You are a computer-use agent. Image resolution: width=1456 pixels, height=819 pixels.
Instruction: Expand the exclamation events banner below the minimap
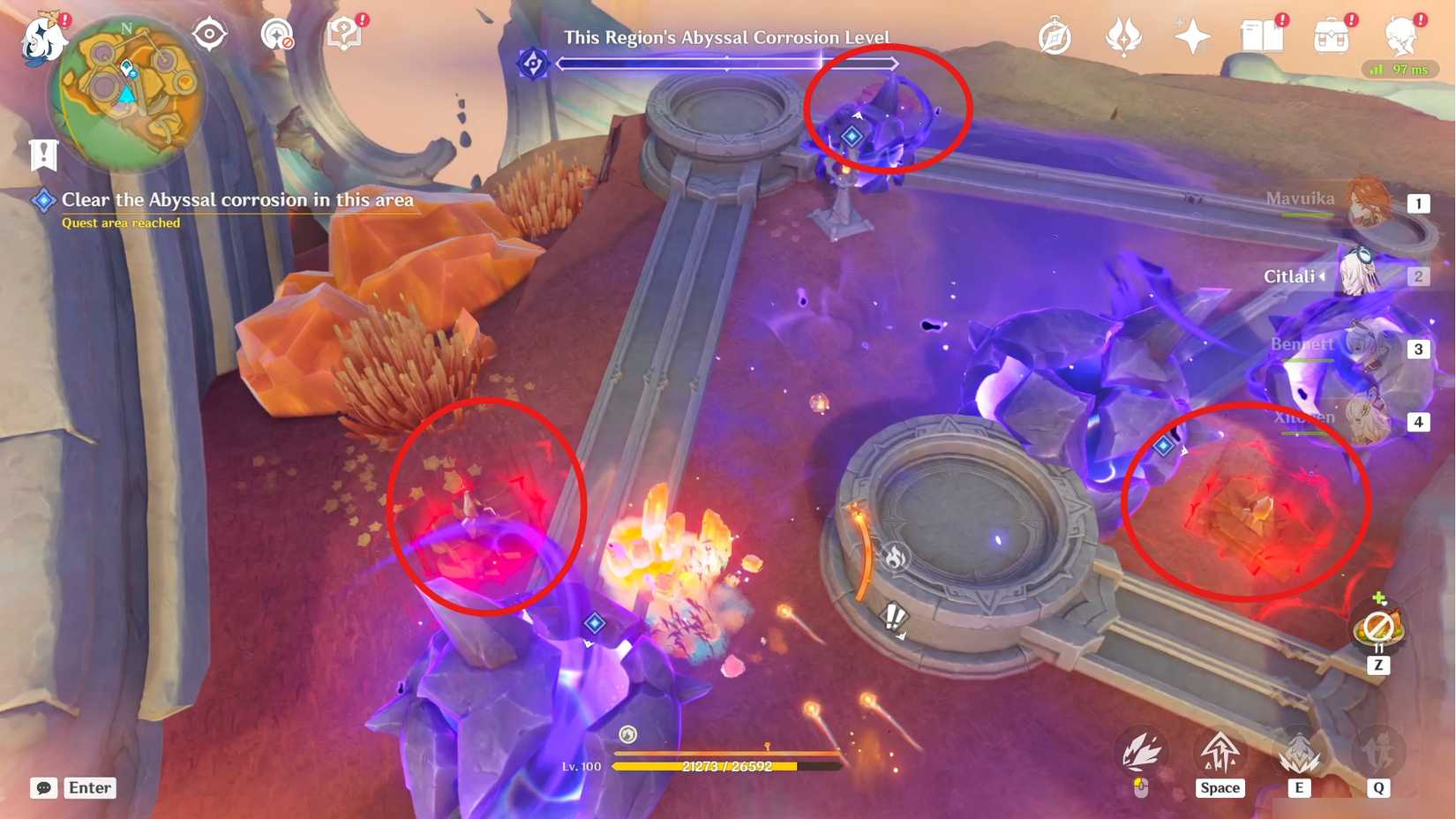44,154
